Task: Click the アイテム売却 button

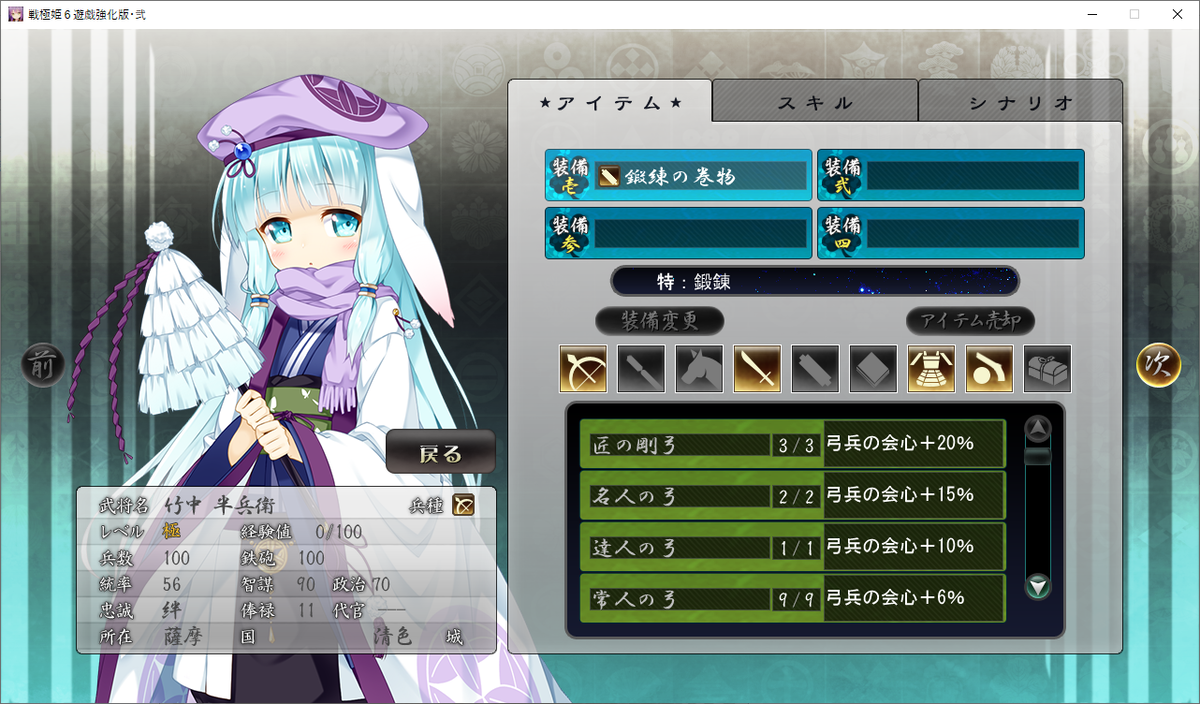Action: pos(970,321)
